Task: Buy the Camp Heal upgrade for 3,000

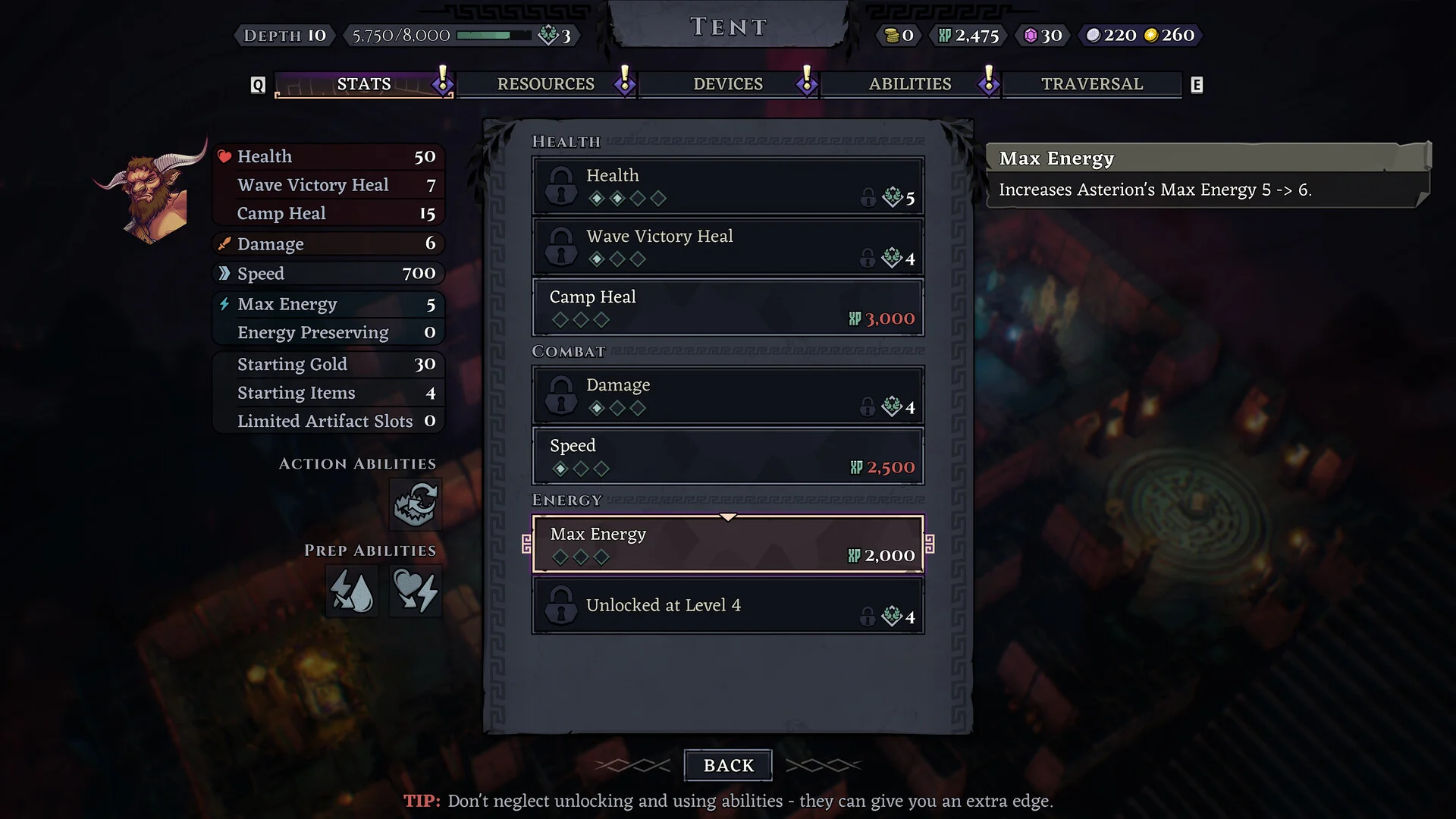Action: pyautogui.click(x=727, y=307)
